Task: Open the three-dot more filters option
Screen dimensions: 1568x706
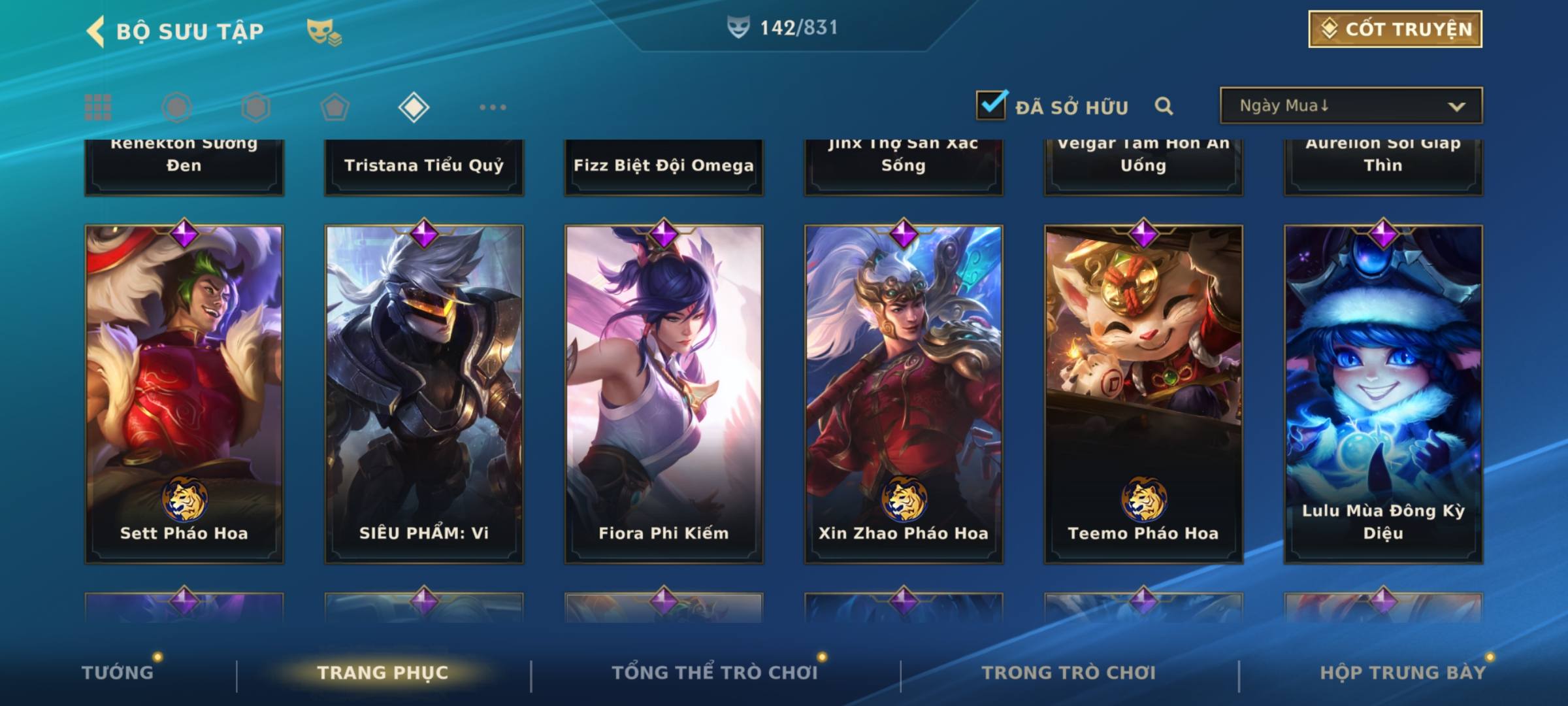Action: [x=493, y=107]
